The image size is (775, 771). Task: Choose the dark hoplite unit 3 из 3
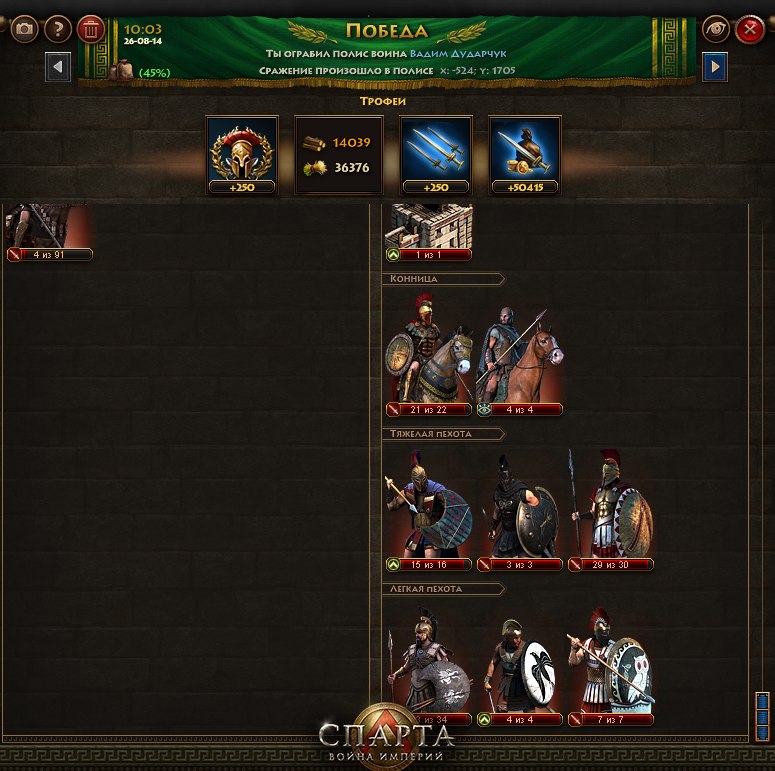pos(519,510)
